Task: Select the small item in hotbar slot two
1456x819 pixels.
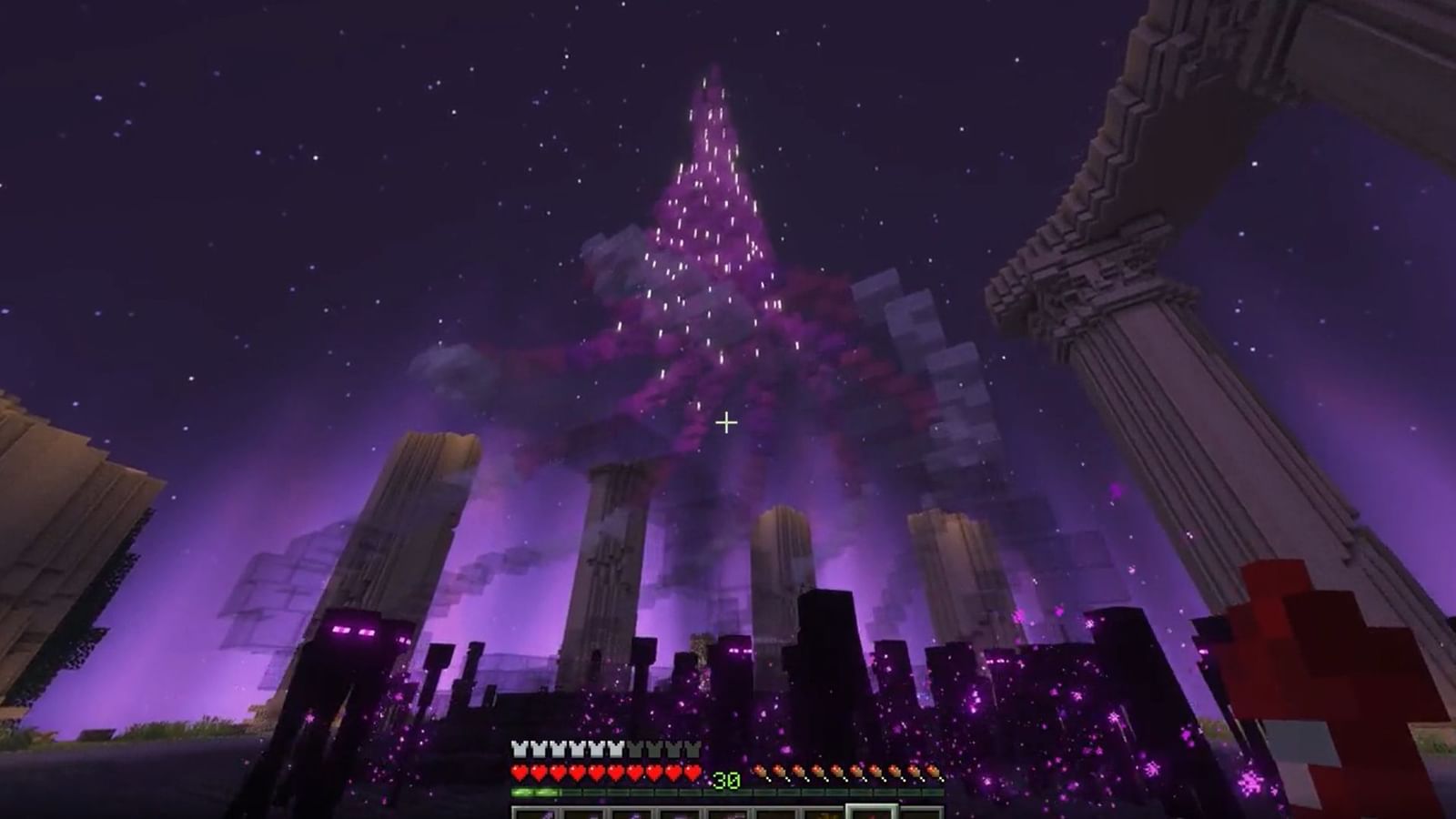Action: coord(586,814)
